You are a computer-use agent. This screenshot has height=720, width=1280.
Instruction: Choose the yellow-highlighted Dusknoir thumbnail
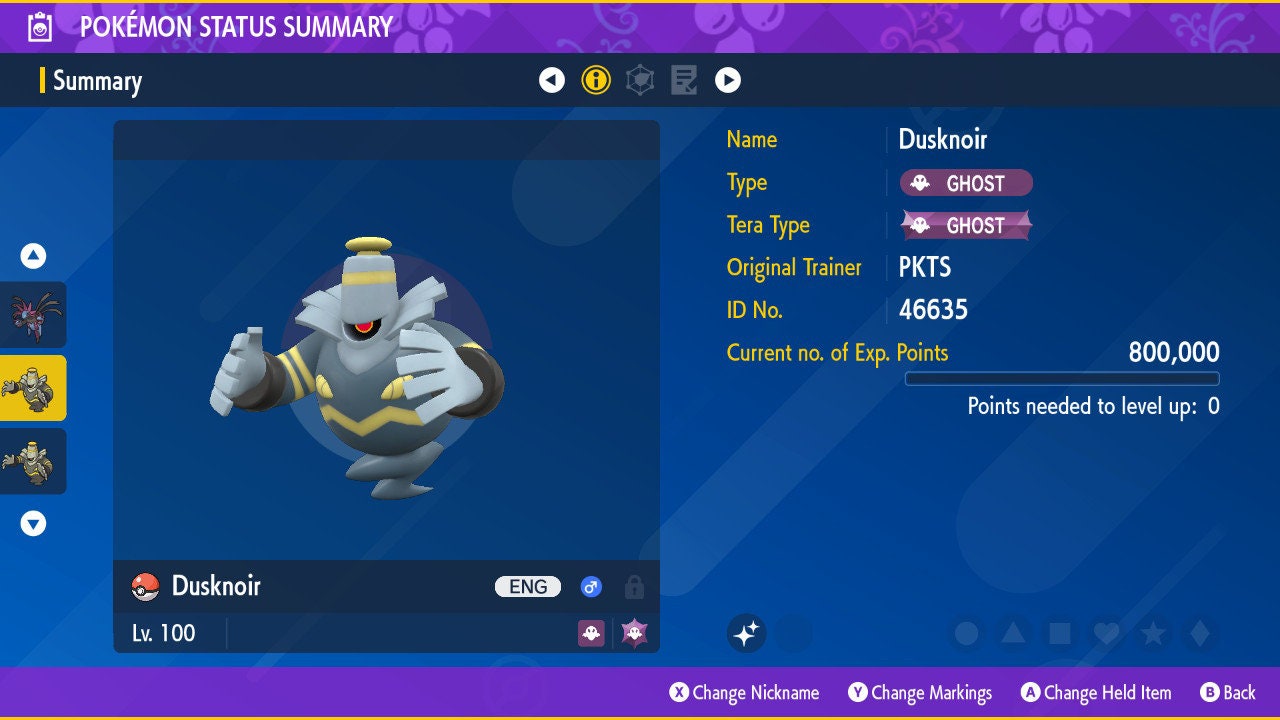33,388
